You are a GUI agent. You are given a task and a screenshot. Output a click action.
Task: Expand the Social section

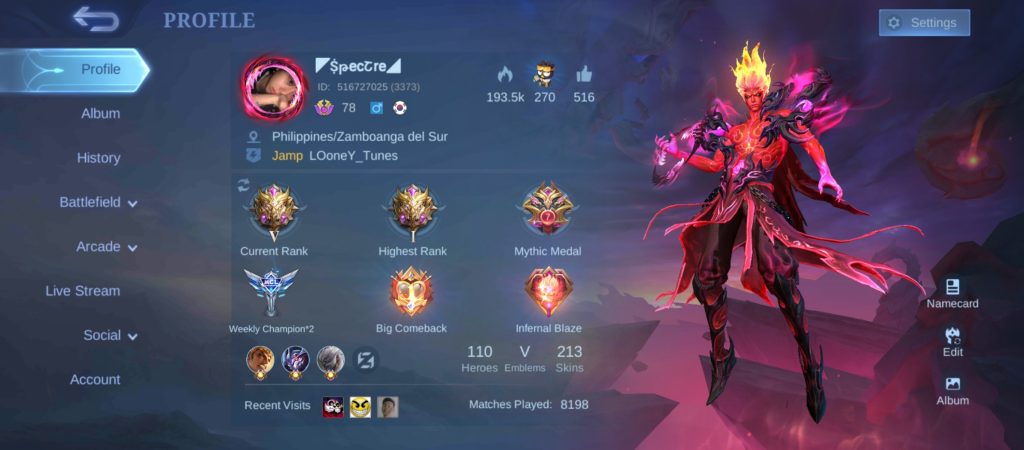click(110, 336)
